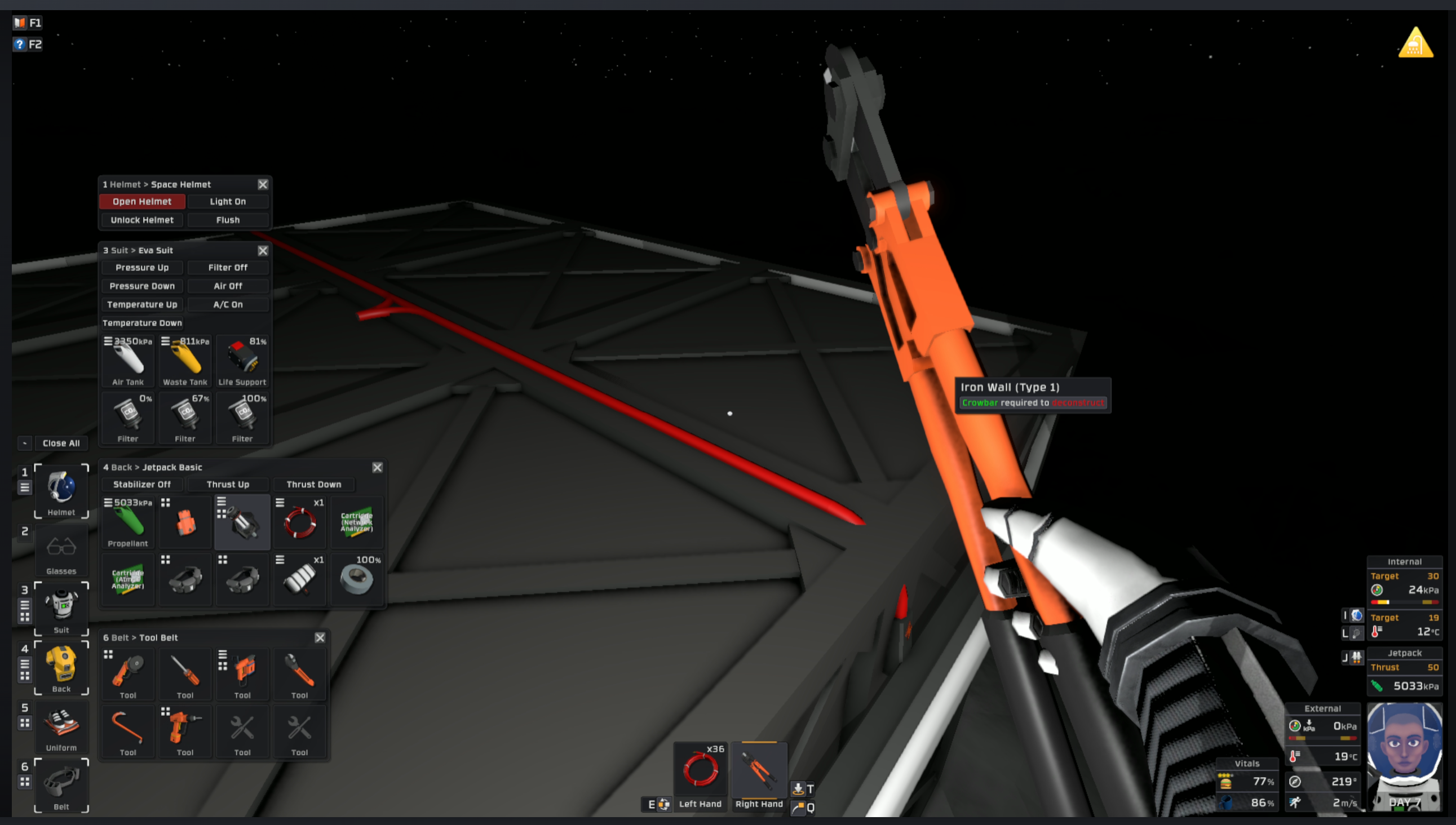1456x825 pixels.
Task: Select the green Propellant canister
Action: [x=127, y=521]
